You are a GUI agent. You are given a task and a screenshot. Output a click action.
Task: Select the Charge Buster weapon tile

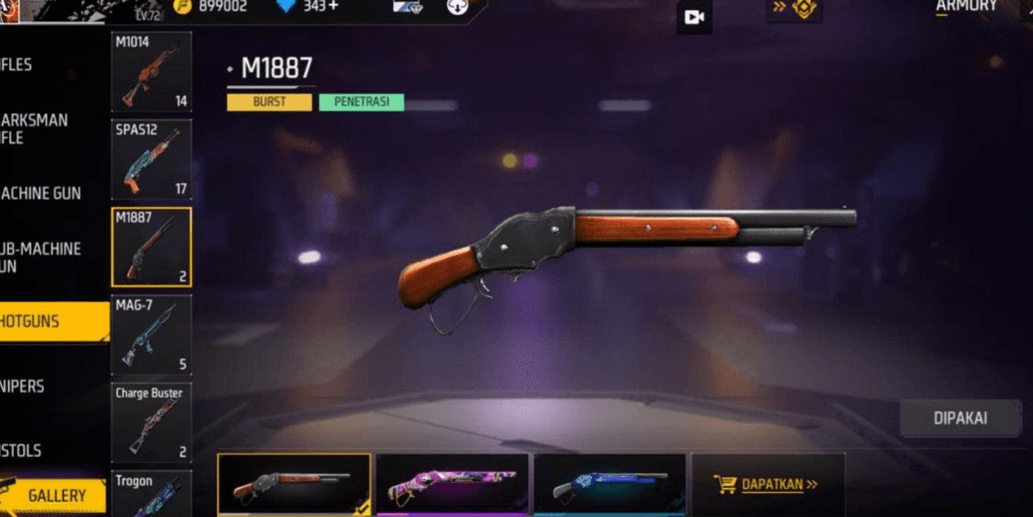pos(151,423)
